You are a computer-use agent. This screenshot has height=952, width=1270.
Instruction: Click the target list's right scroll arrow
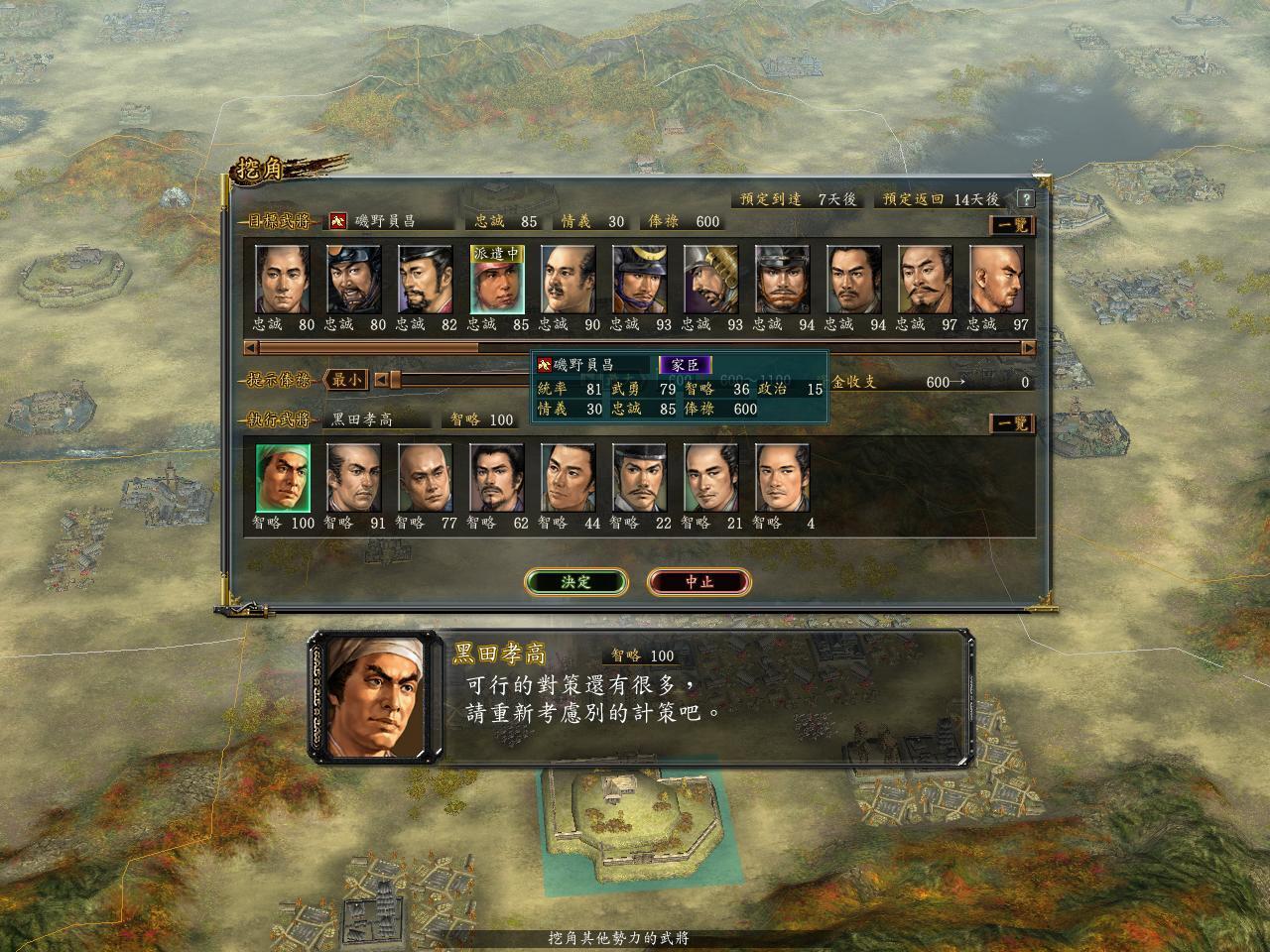[1028, 348]
